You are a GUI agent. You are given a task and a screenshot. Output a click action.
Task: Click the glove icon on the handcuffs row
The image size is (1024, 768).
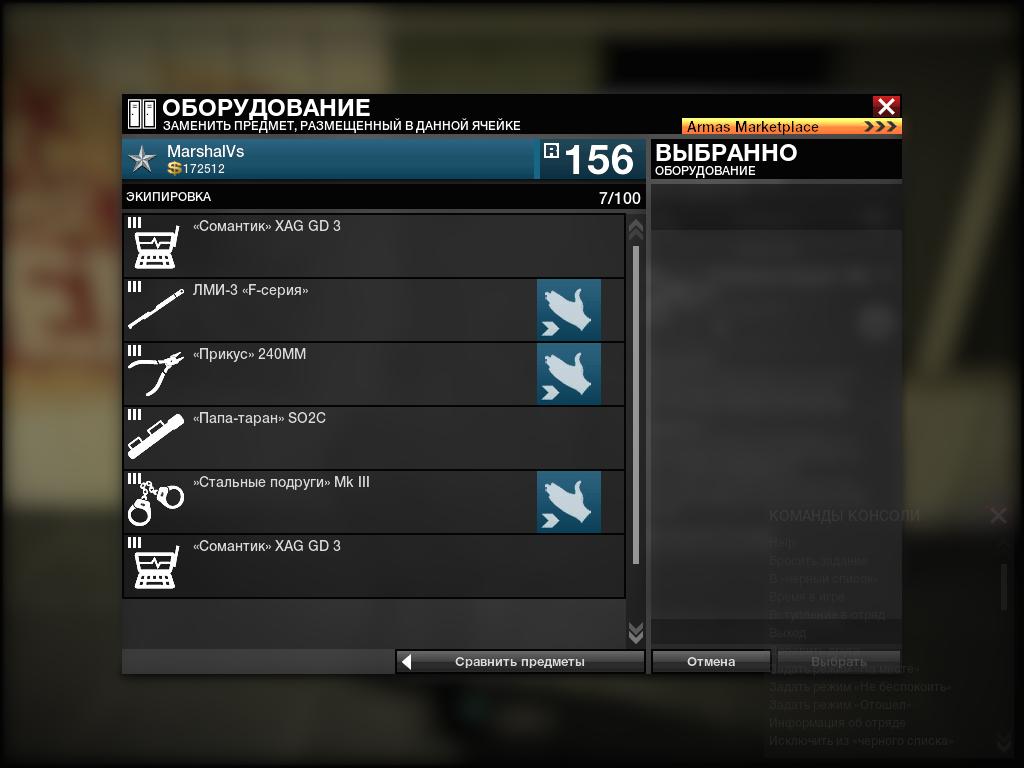[x=569, y=502]
